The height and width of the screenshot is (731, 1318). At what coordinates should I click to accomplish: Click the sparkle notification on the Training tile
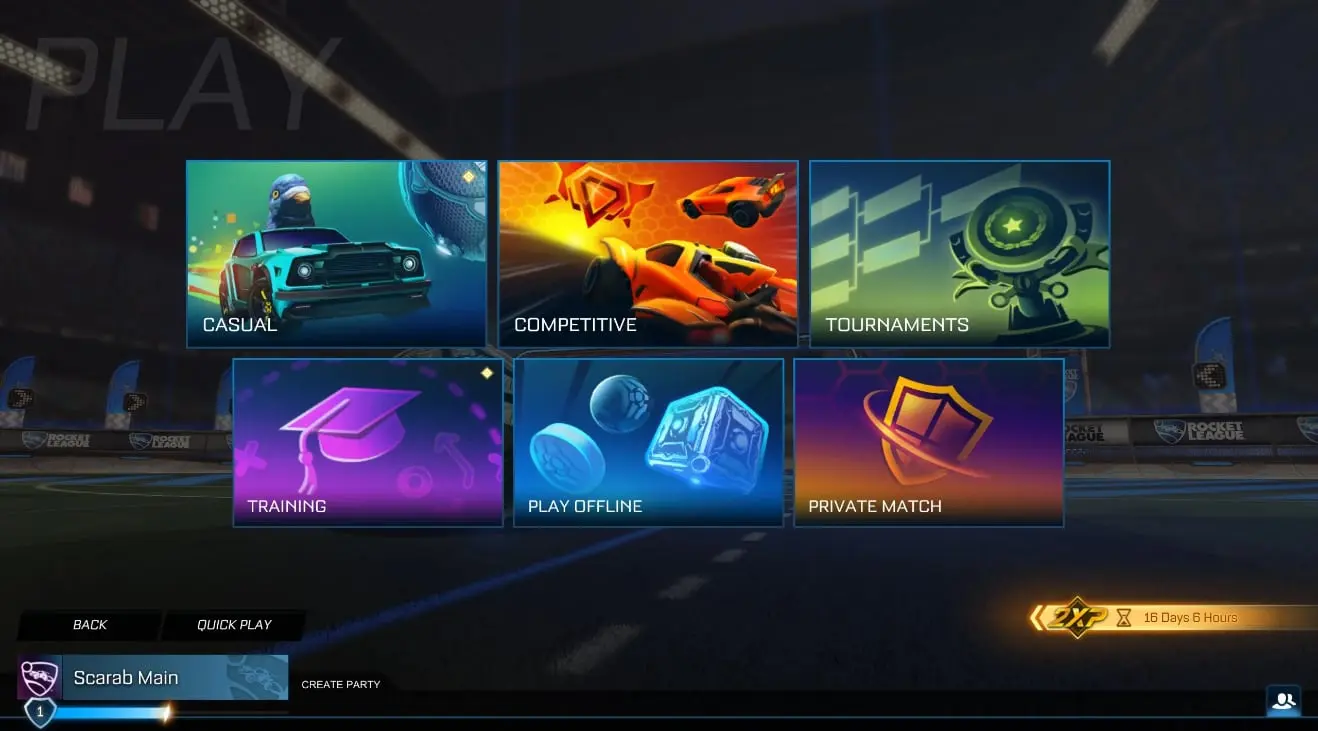click(487, 372)
